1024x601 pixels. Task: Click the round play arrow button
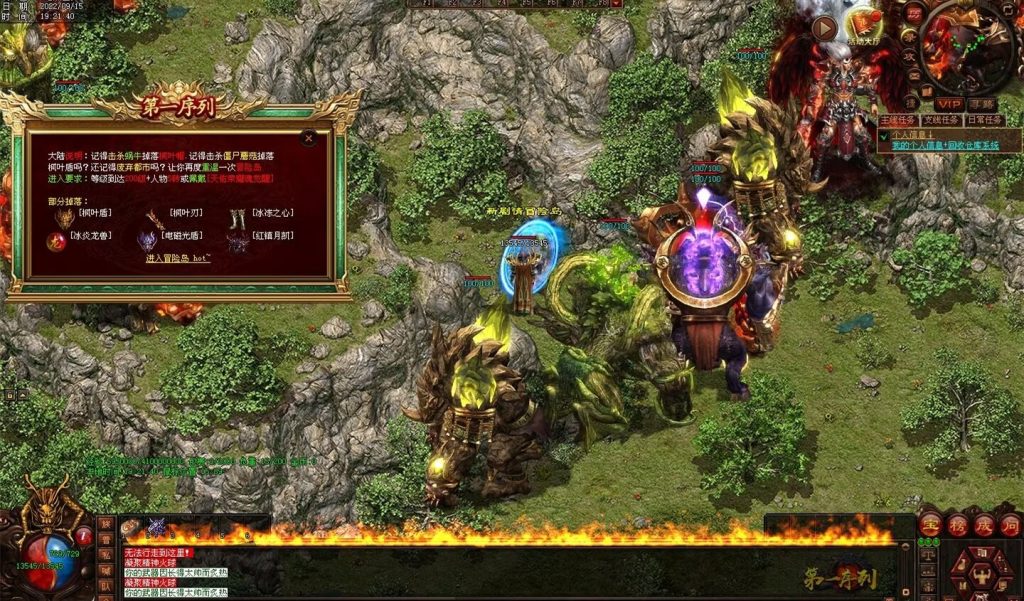pyautogui.click(x=824, y=27)
